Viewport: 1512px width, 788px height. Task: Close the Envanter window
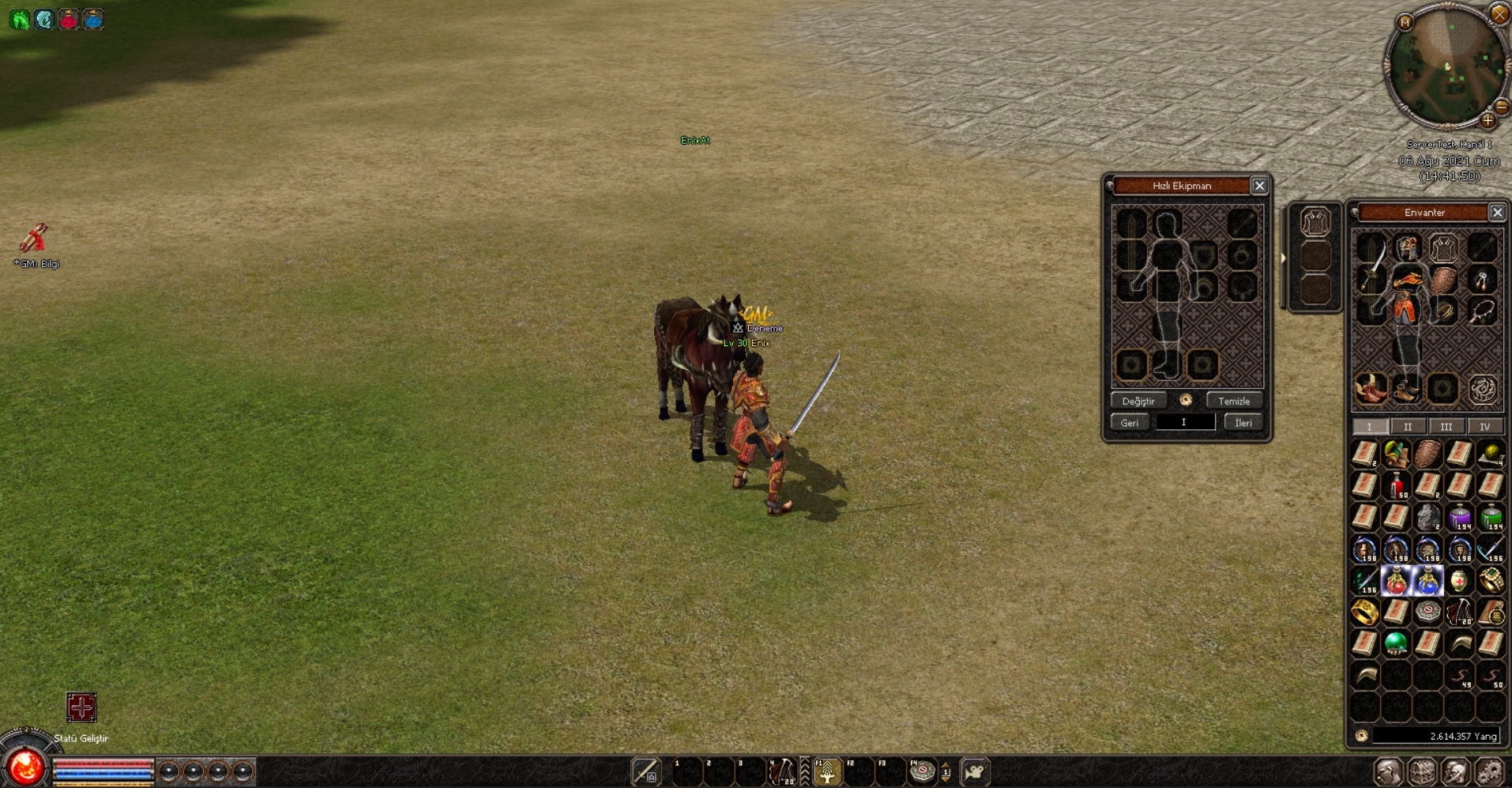click(x=1497, y=212)
